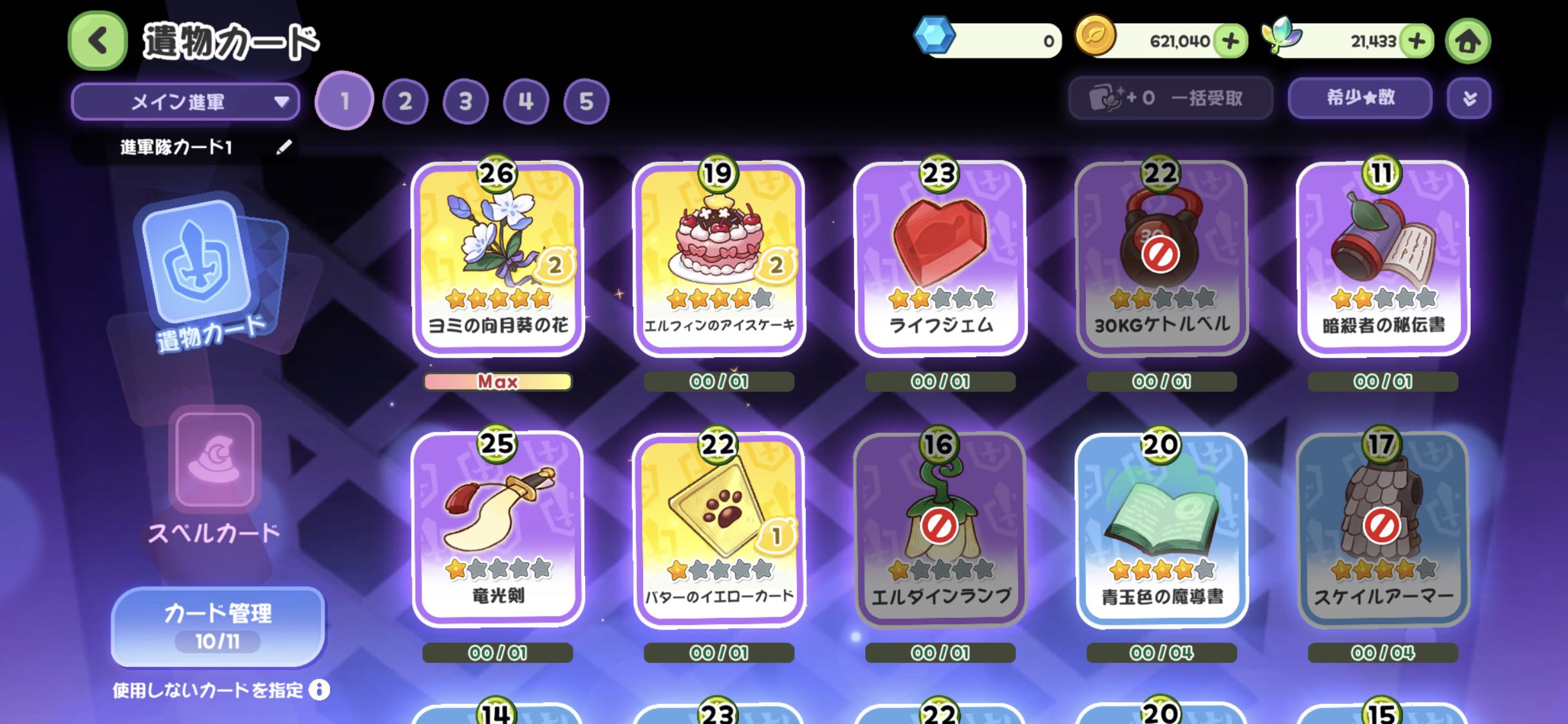Screen dimensions: 1568x724
Task: Switch to スペルカード category
Action: [214, 476]
